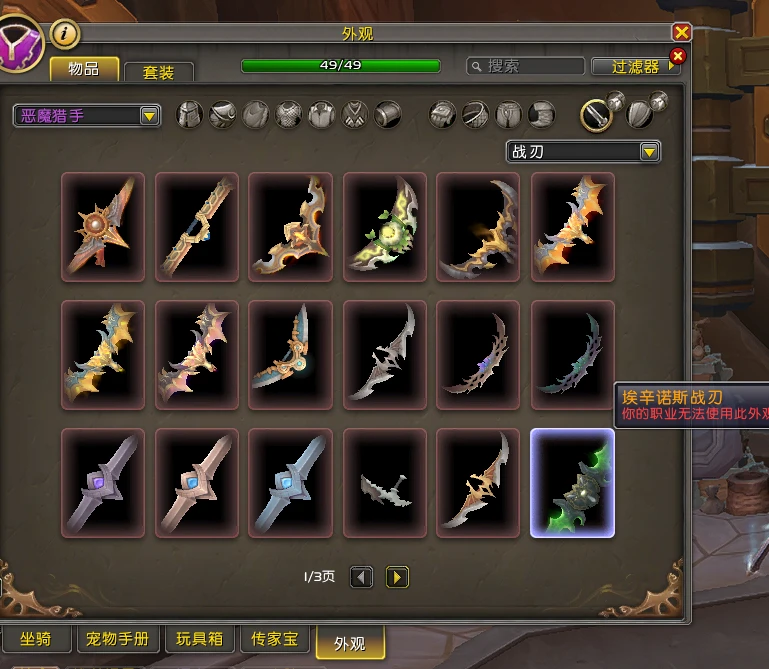Viewport: 769px width, 669px height.
Task: Open the 过滤器 filter menu
Action: (x=637, y=67)
